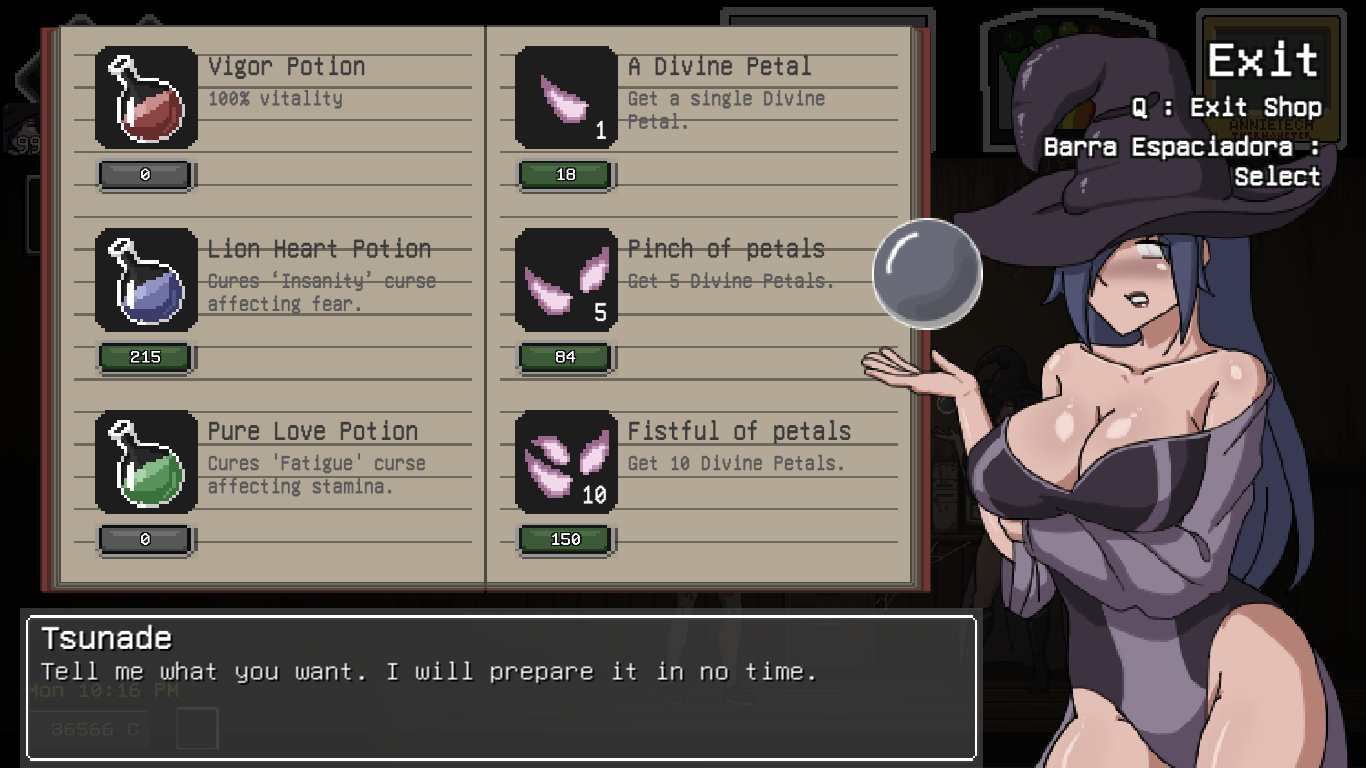
Task: Click the Pure Love Potion zero-price tag
Action: 143,539
